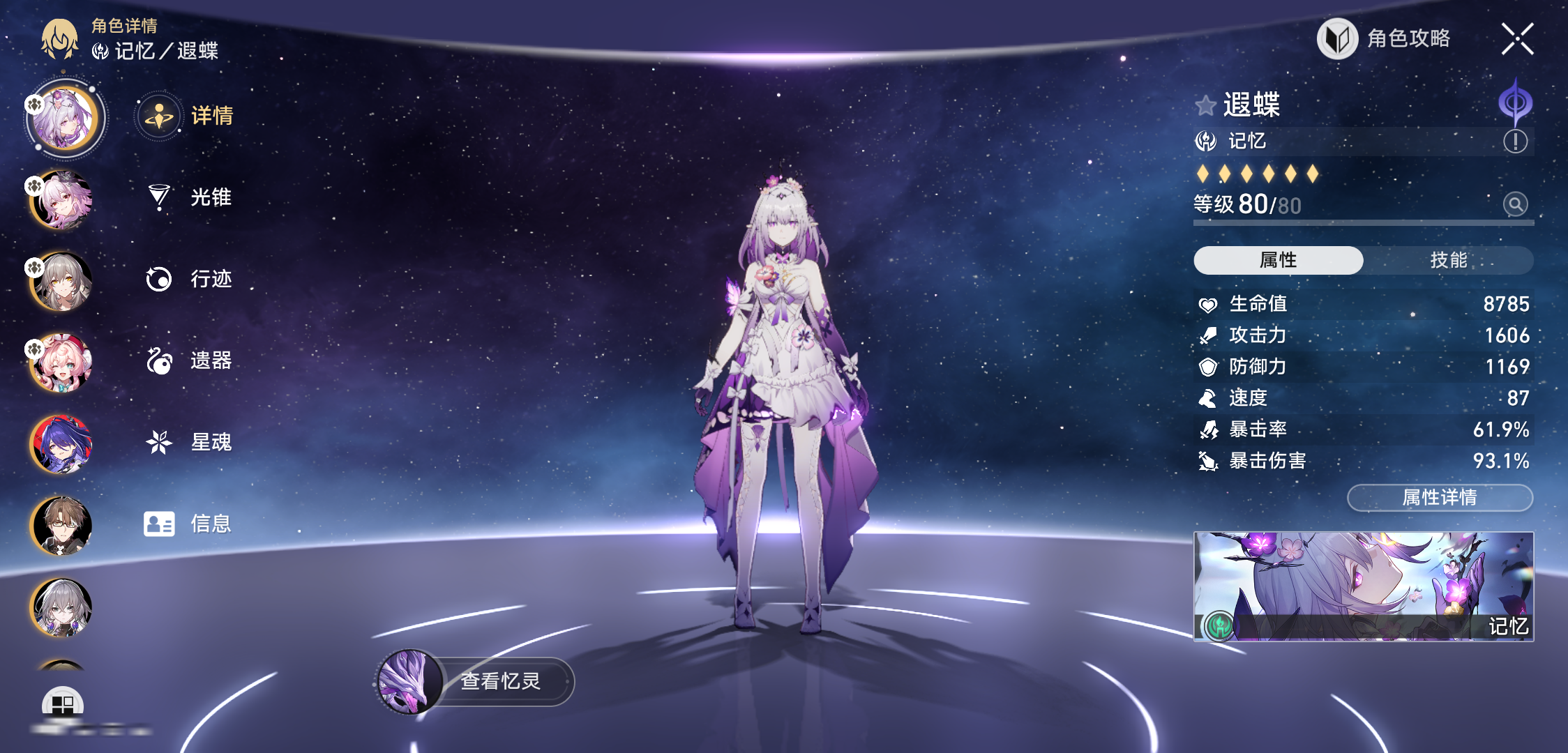Choose the pink-haired girl winking portrait
Image resolution: width=1568 pixels, height=753 pixels.
[x=61, y=363]
